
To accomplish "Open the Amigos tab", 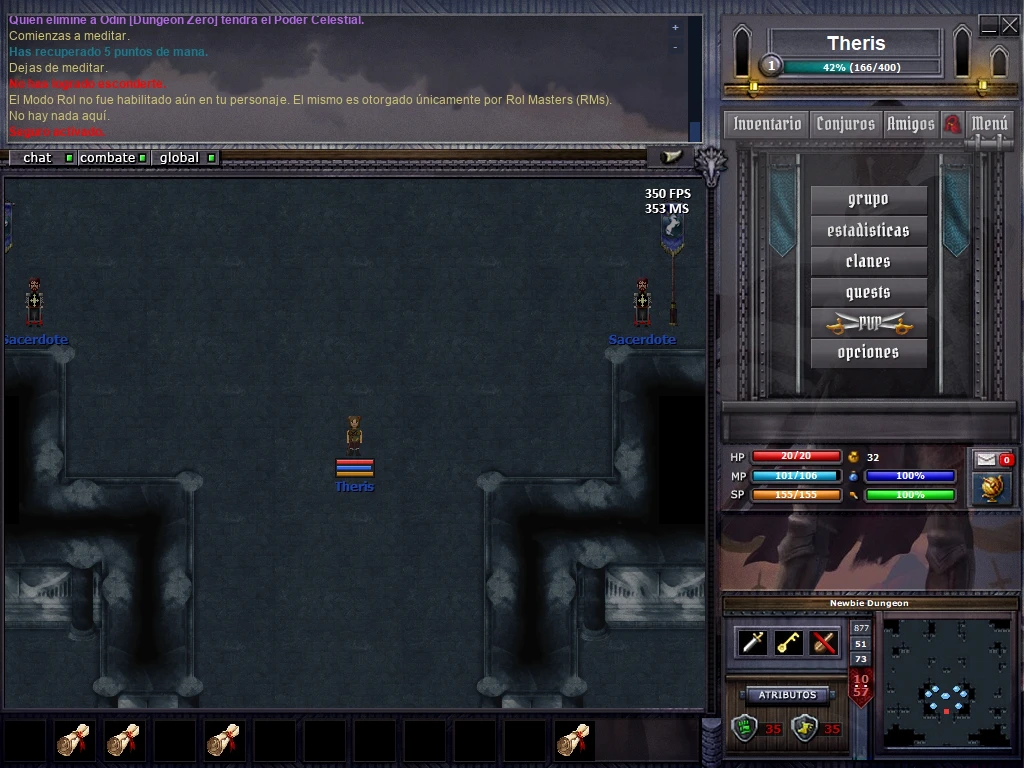I will coord(910,124).
